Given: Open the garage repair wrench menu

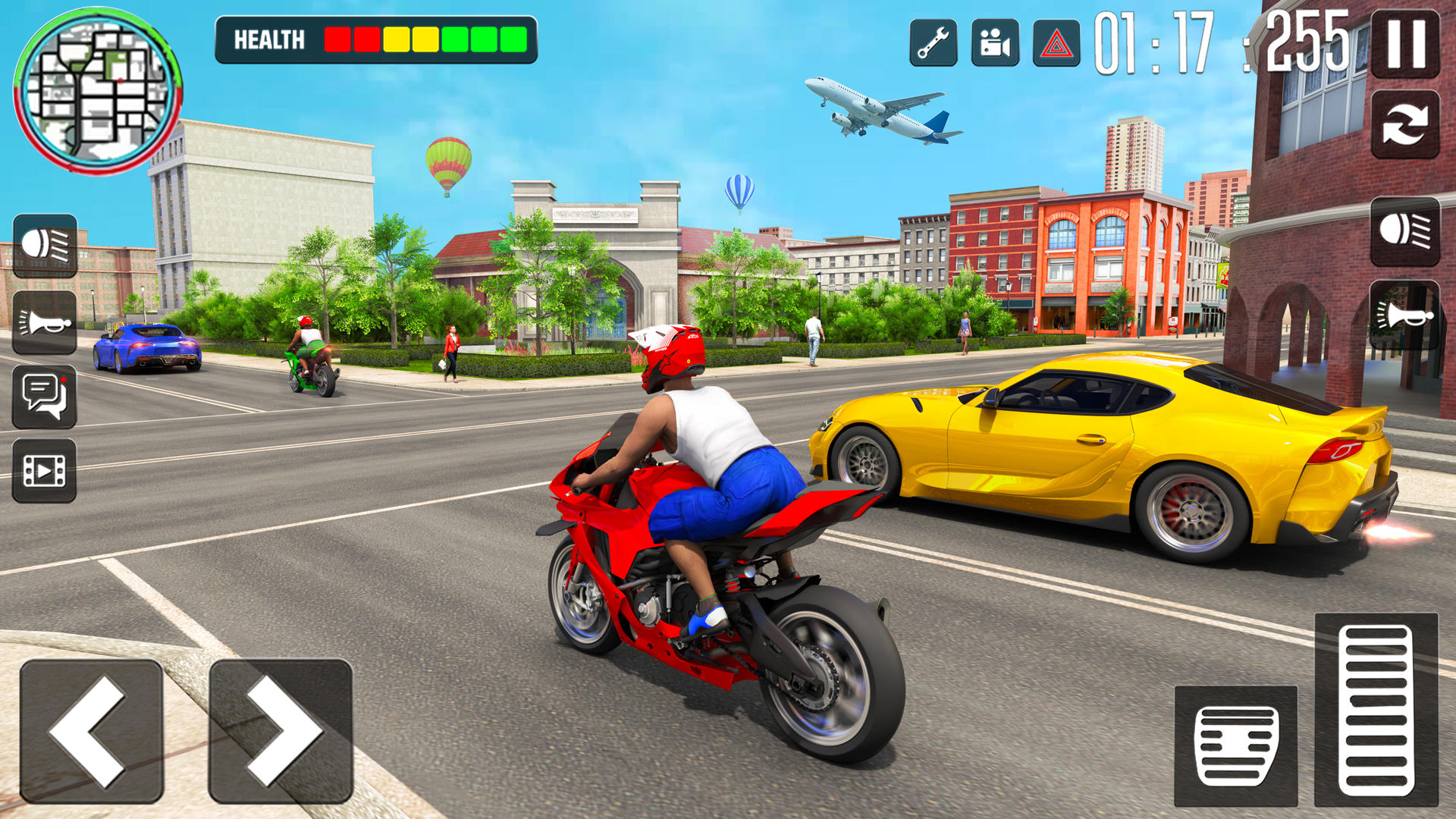Looking at the screenshot, I should [934, 43].
